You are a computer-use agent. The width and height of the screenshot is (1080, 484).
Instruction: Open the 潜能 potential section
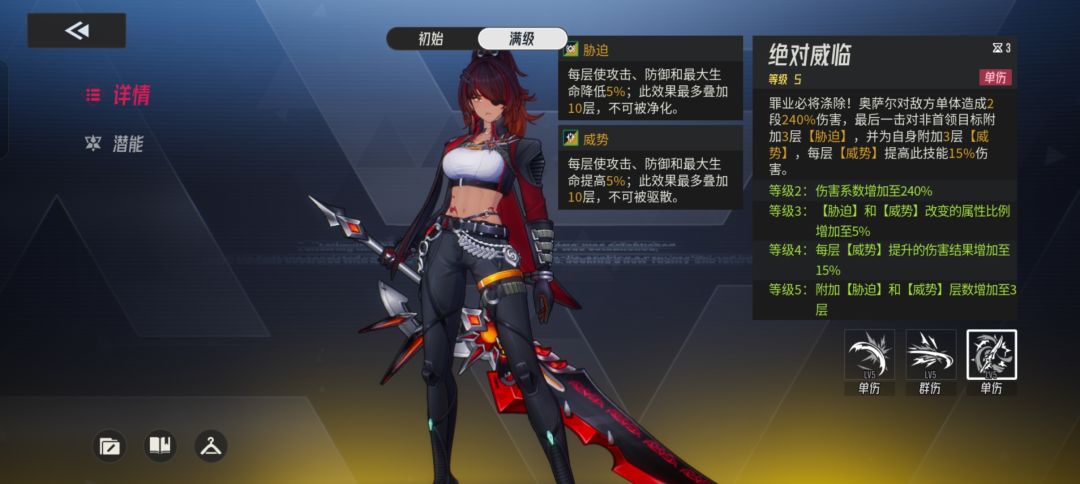pyautogui.click(x=115, y=144)
